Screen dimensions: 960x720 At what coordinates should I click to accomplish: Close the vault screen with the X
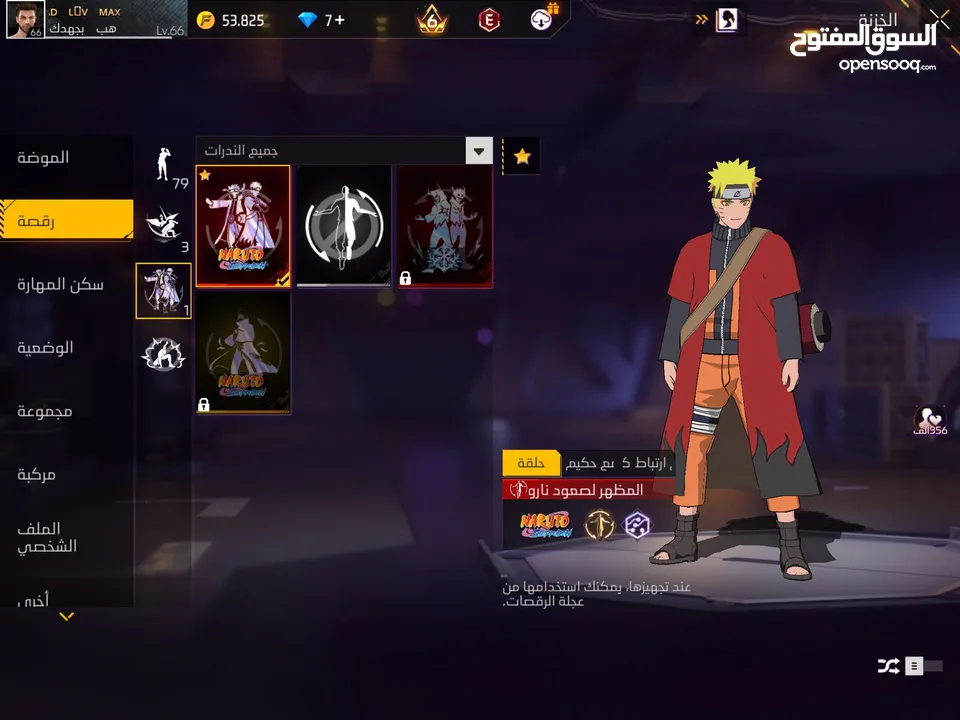click(939, 17)
